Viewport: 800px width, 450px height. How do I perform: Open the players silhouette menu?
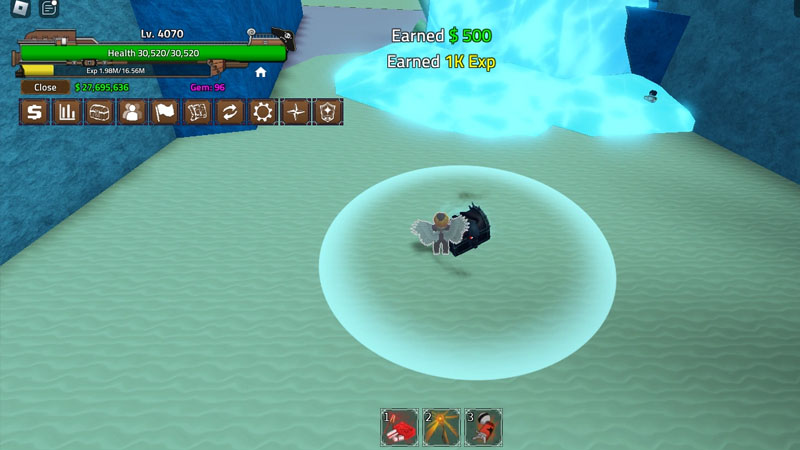(x=132, y=112)
